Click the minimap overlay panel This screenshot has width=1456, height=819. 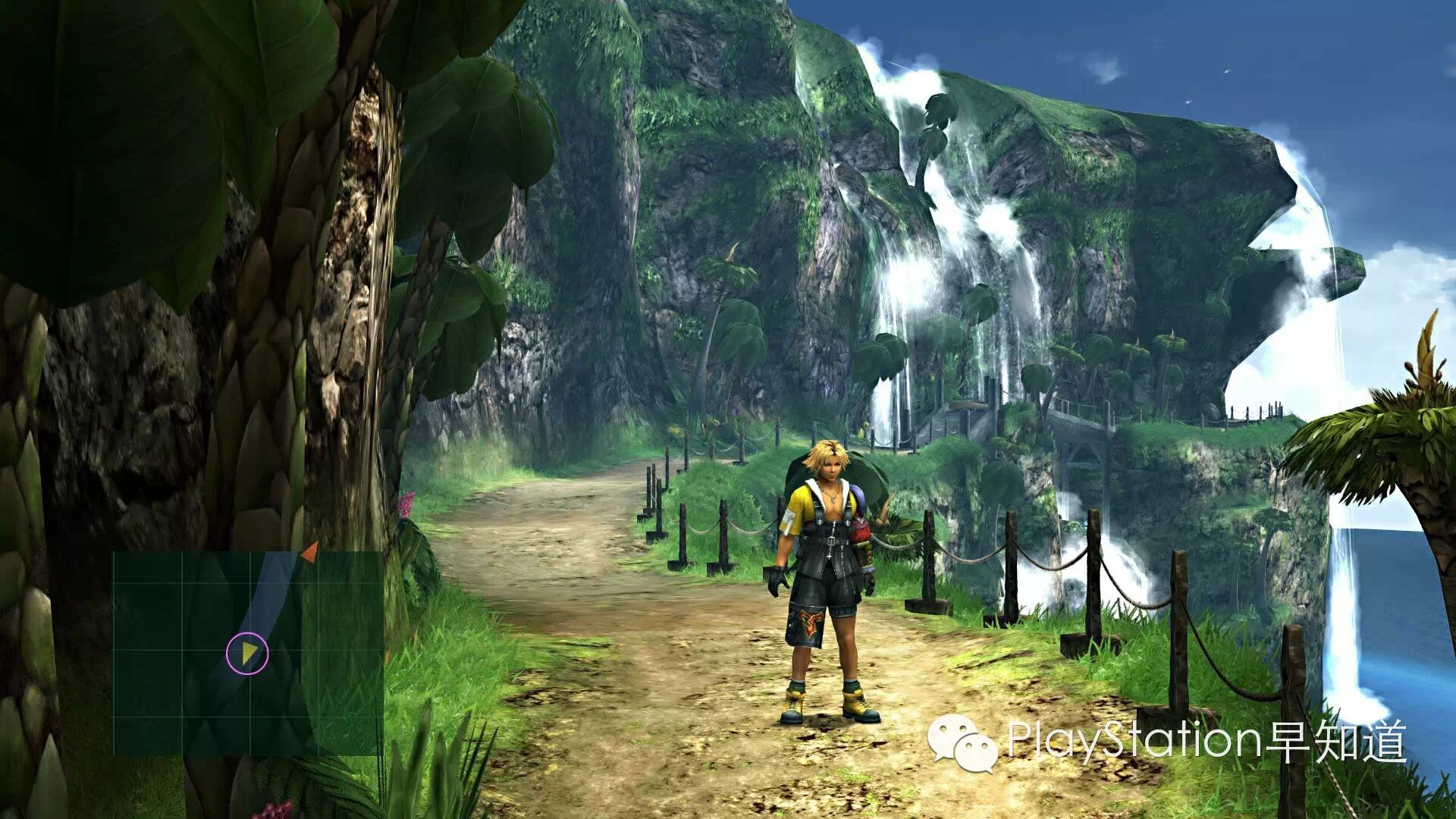coord(247,653)
